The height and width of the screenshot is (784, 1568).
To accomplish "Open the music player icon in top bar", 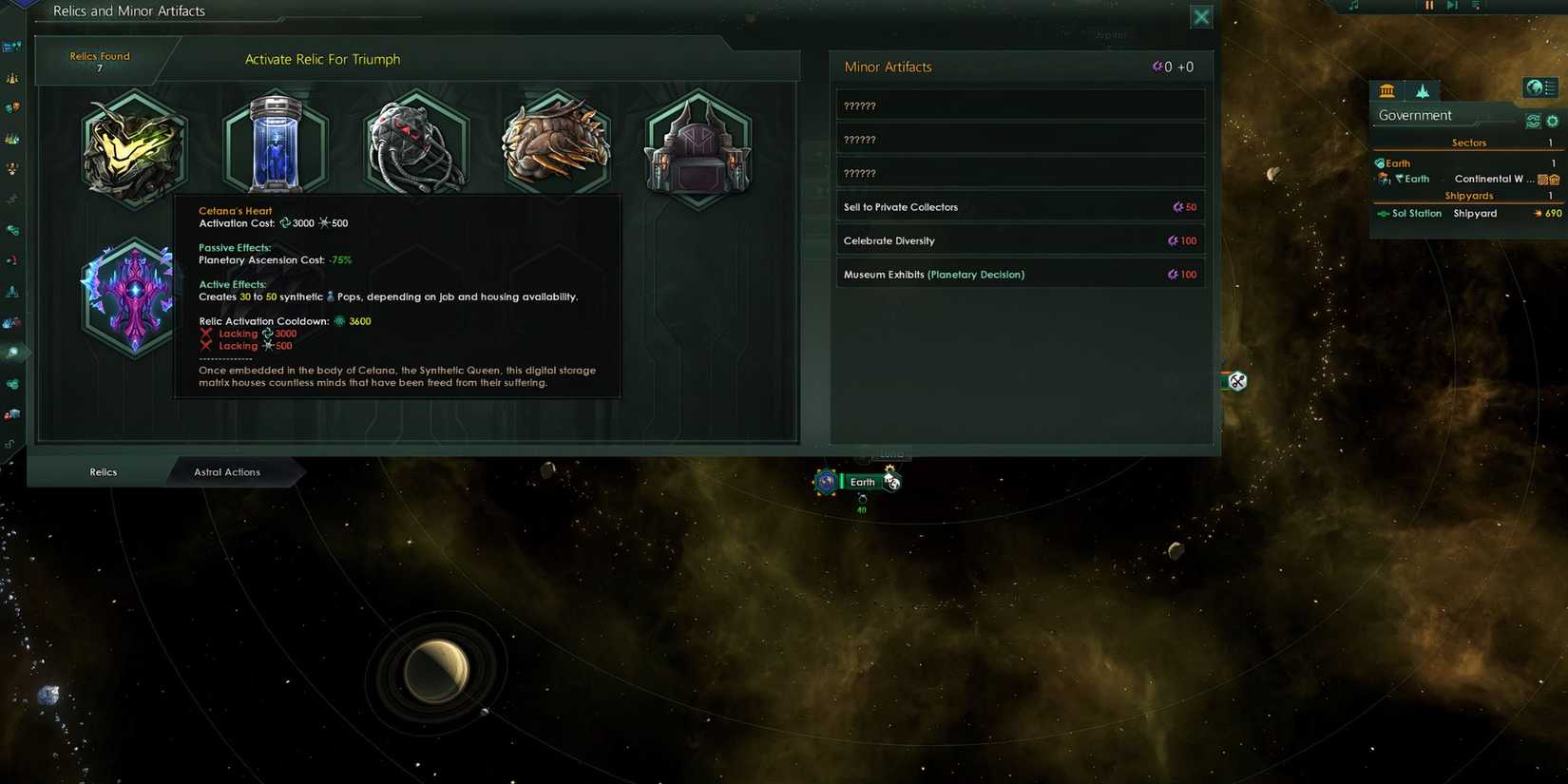I will (1354, 6).
